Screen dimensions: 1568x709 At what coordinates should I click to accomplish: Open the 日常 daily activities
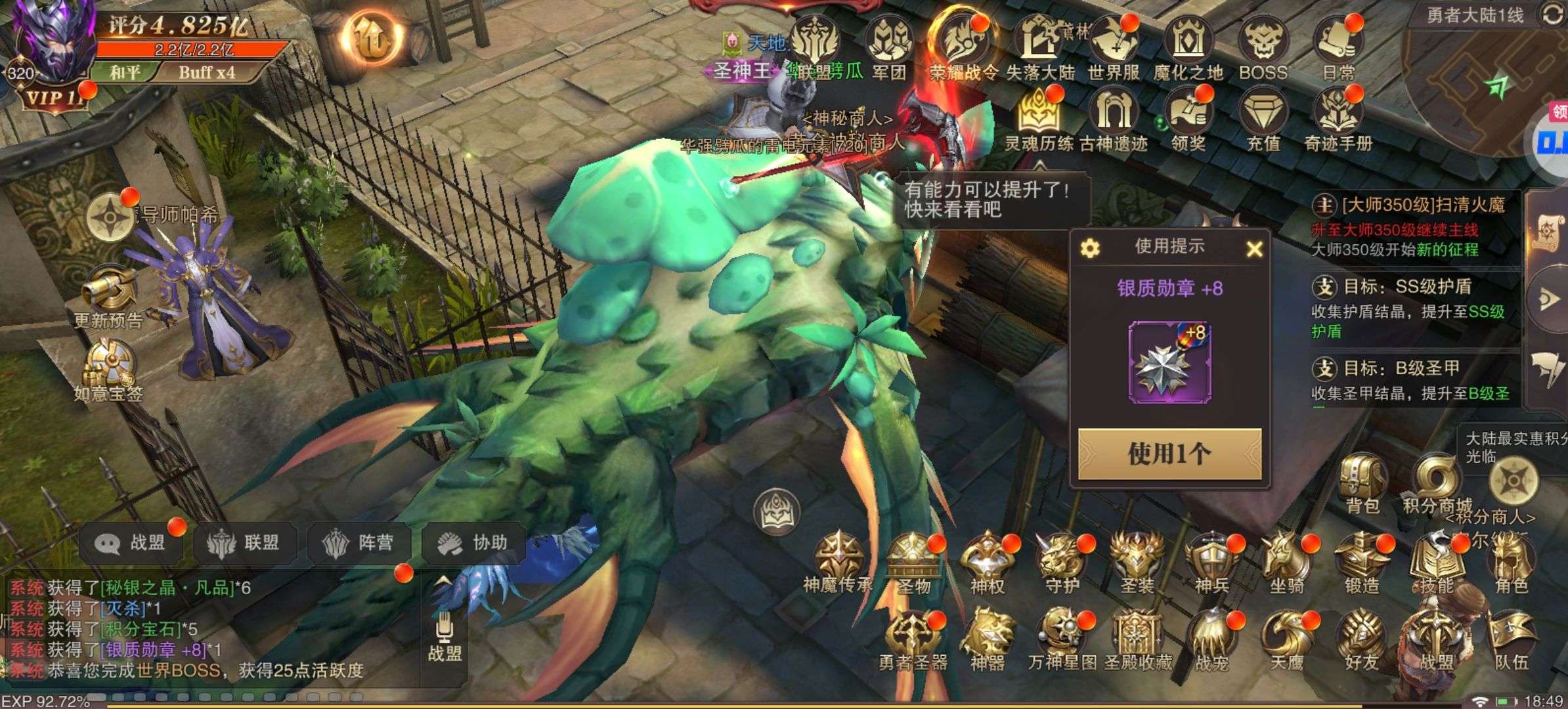(1338, 49)
